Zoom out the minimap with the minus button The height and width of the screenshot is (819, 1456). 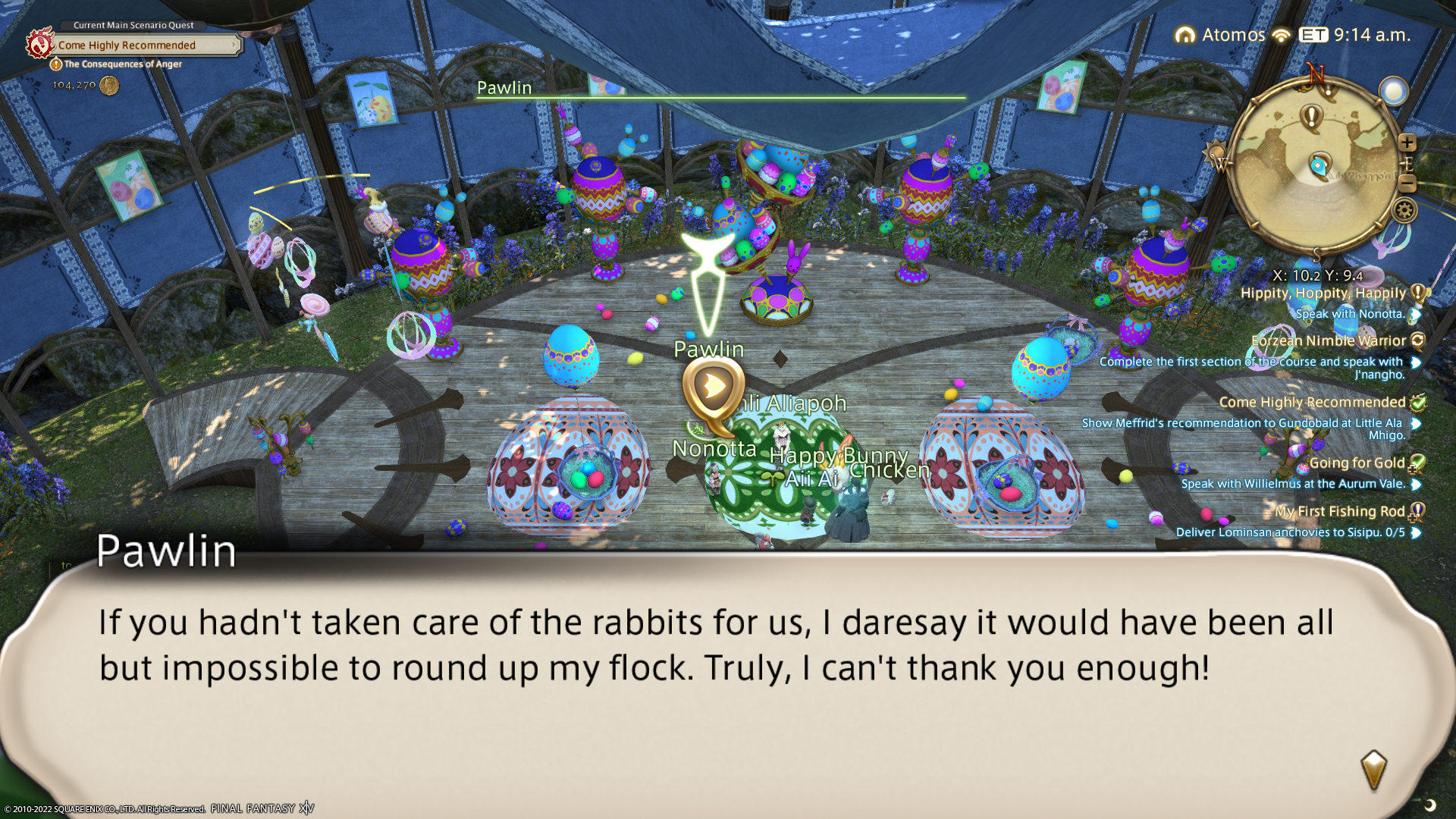click(1407, 184)
